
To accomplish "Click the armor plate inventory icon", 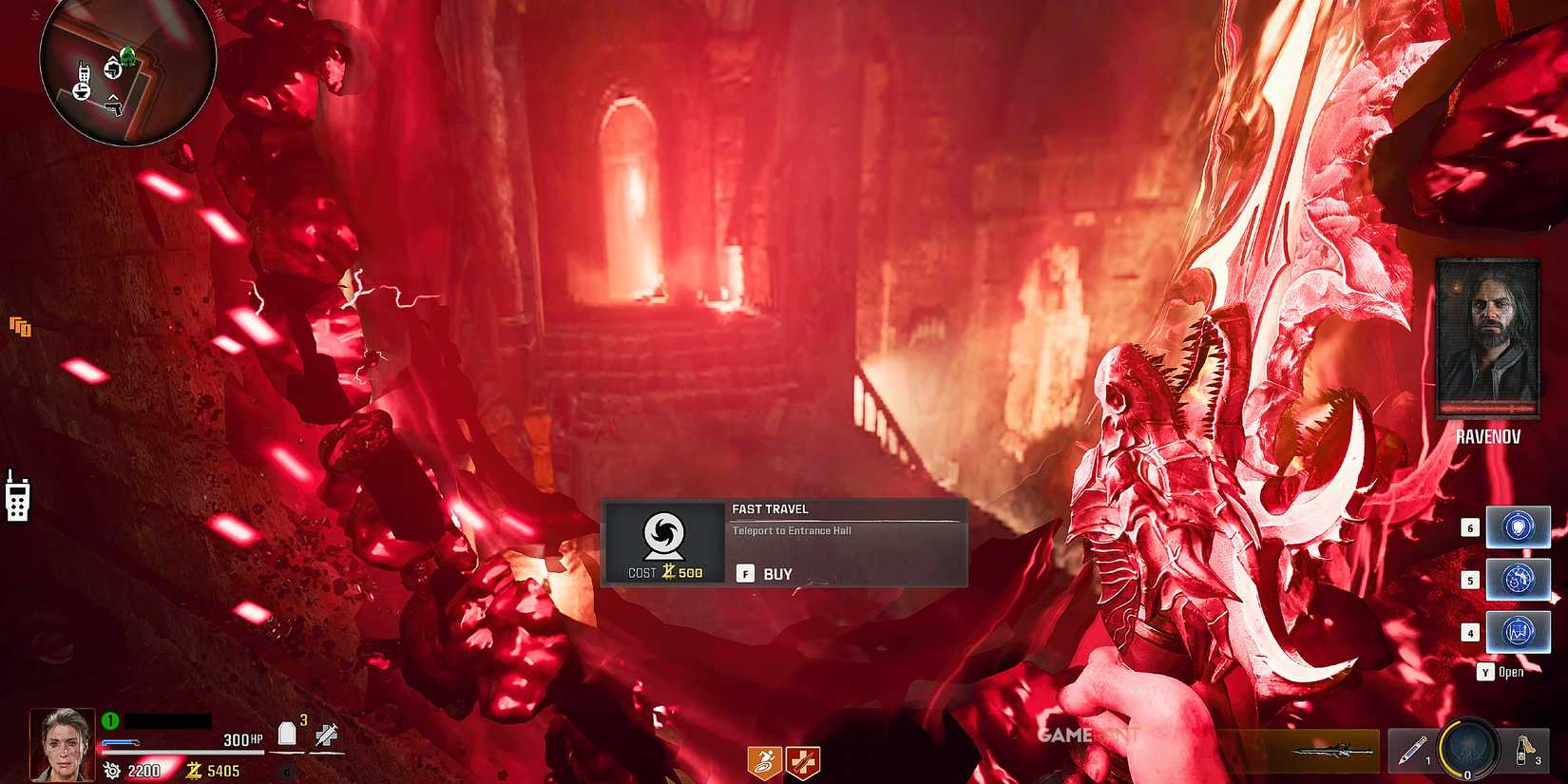I will pos(287,734).
